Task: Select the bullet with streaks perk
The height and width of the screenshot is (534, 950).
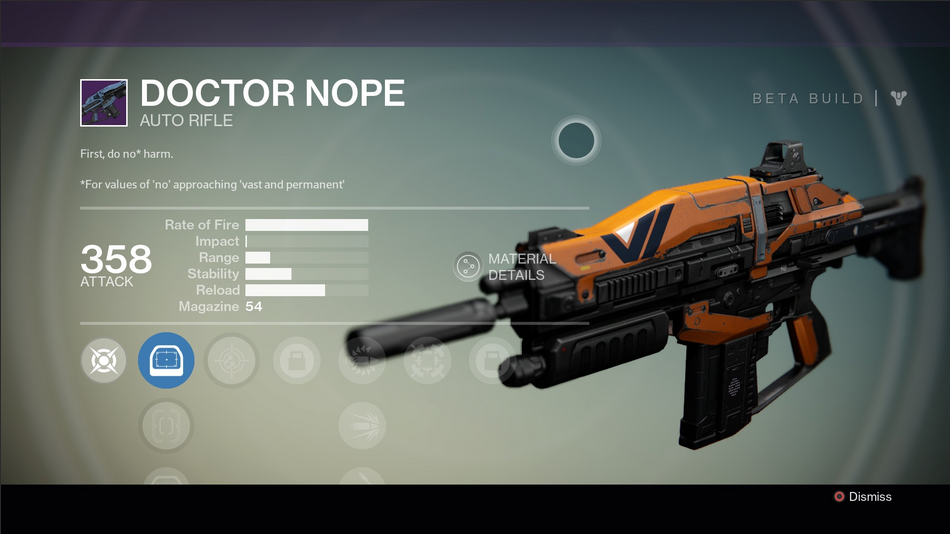Action: (x=361, y=427)
